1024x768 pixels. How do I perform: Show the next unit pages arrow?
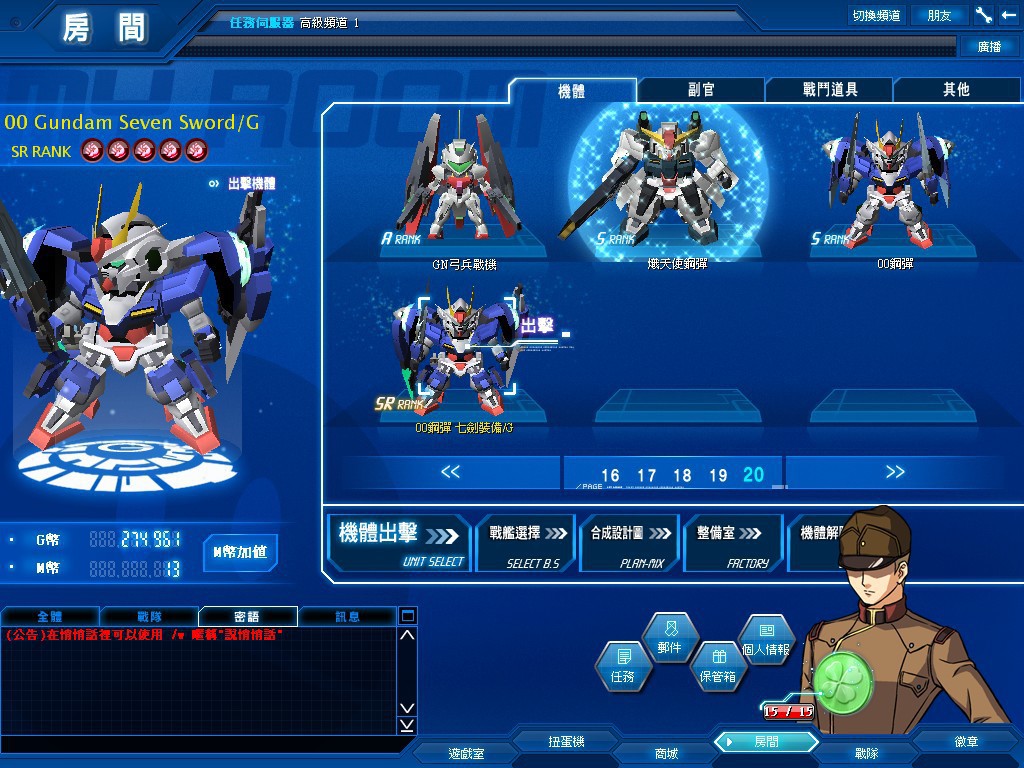[895, 472]
